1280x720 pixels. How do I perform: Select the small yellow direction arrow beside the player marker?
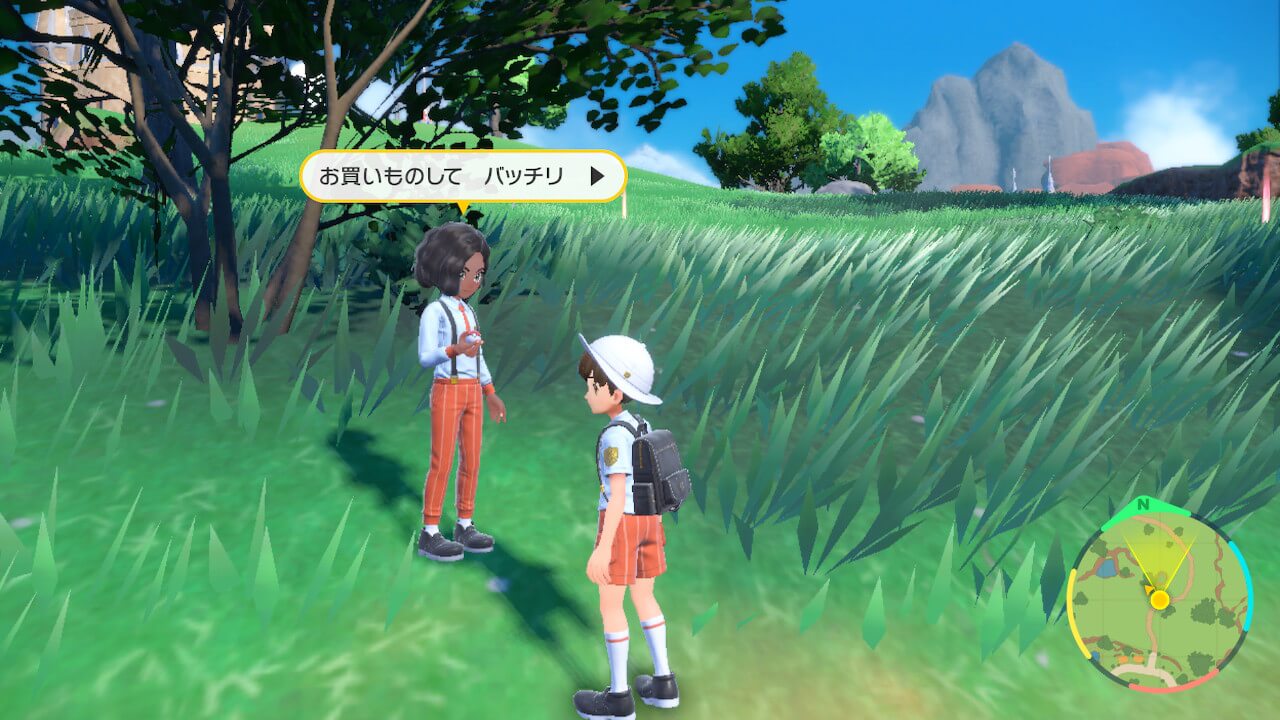click(1148, 589)
